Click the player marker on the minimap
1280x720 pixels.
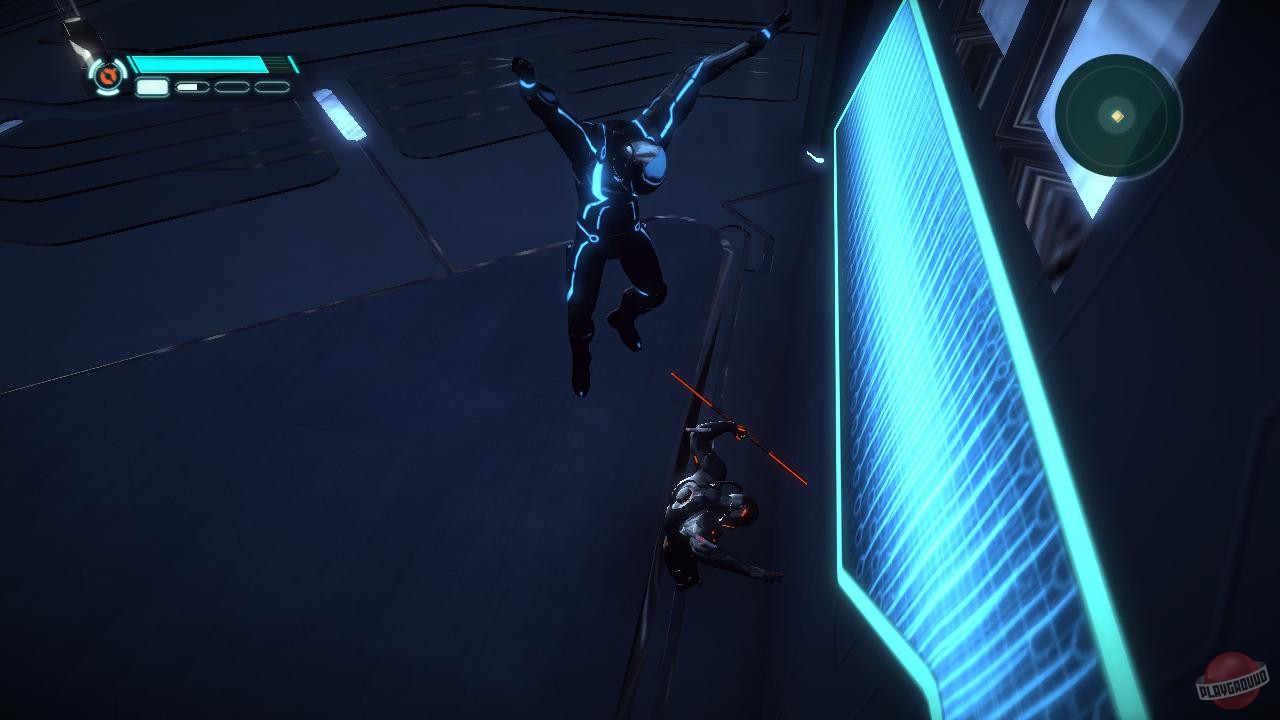coord(1115,118)
